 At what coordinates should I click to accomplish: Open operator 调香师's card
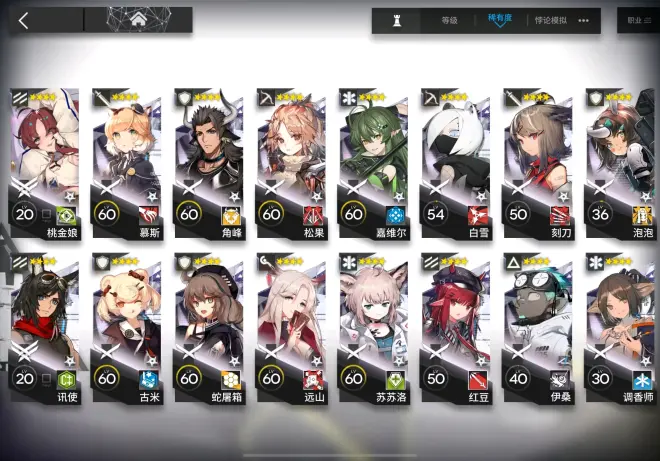619,320
